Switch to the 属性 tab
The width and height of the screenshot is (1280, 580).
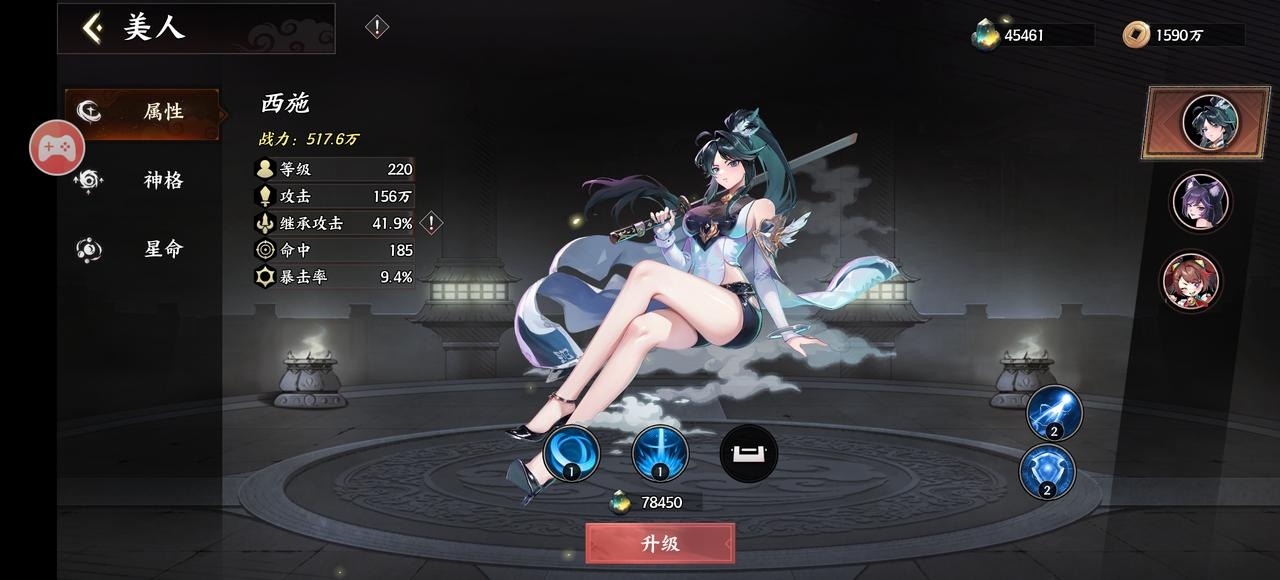pos(142,112)
